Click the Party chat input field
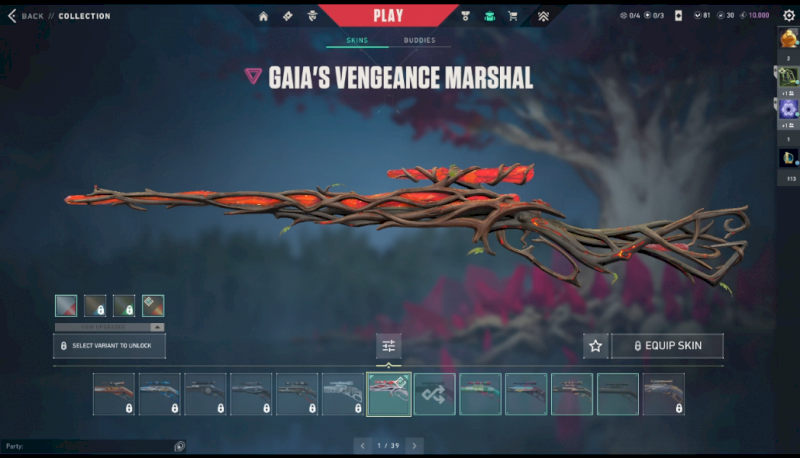 (x=90, y=446)
